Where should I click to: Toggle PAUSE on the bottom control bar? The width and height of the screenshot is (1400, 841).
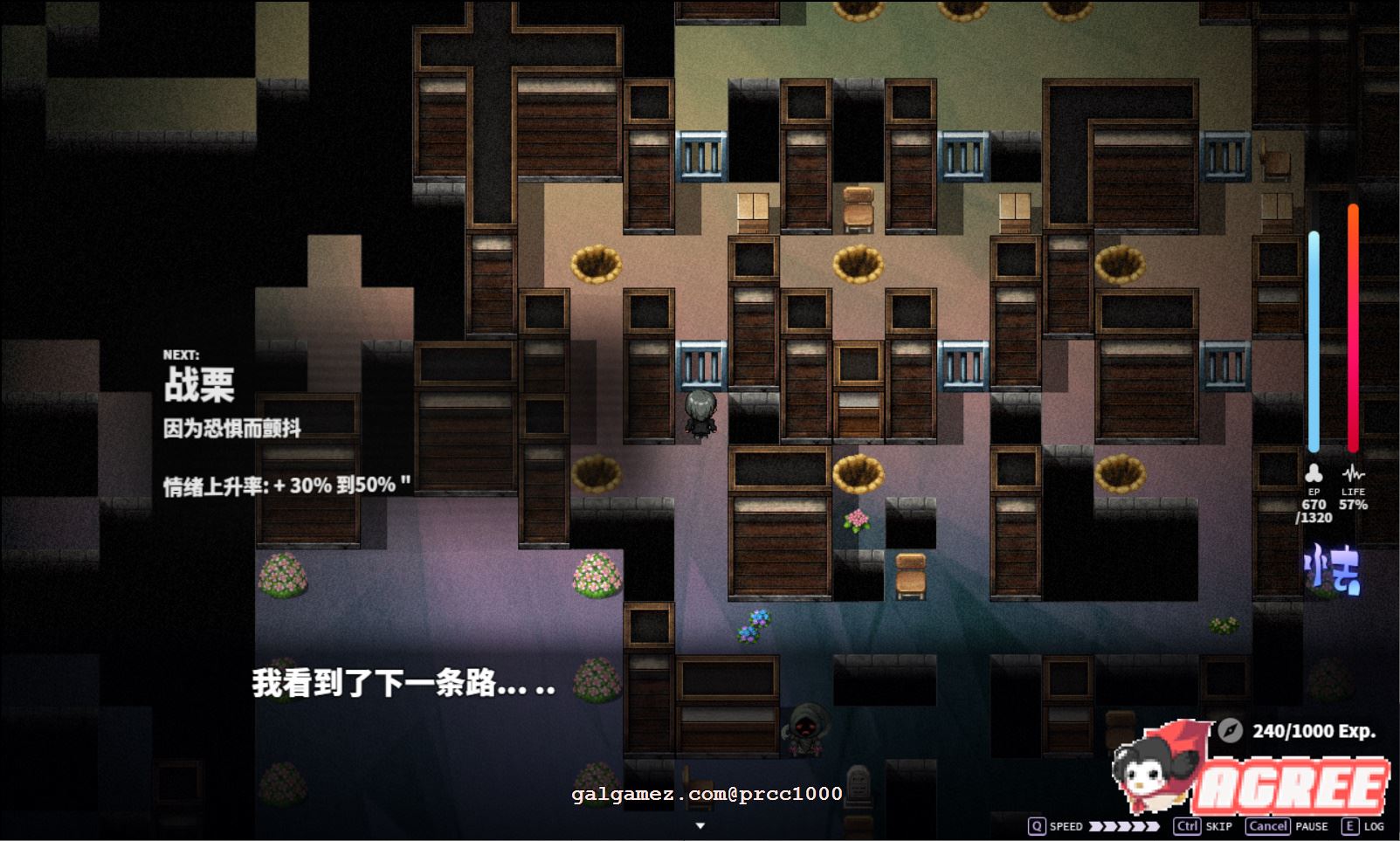click(x=1313, y=826)
